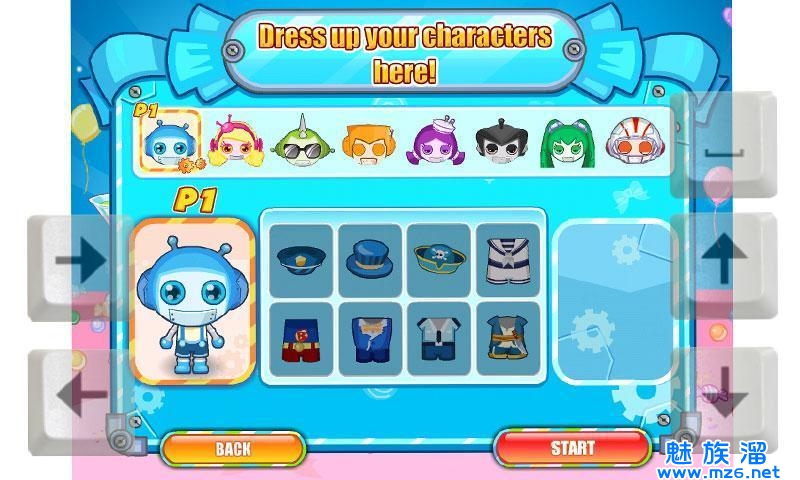Equip the light blue shirt with tie
Image resolution: width=800 pixels, height=480 pixels.
click(x=439, y=339)
